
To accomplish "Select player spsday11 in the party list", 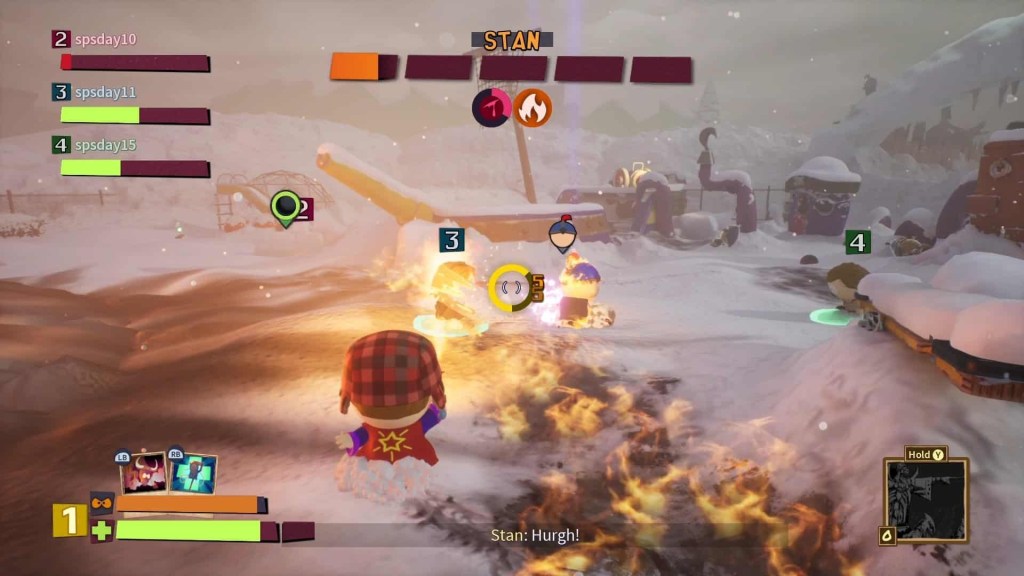I will click(106, 92).
